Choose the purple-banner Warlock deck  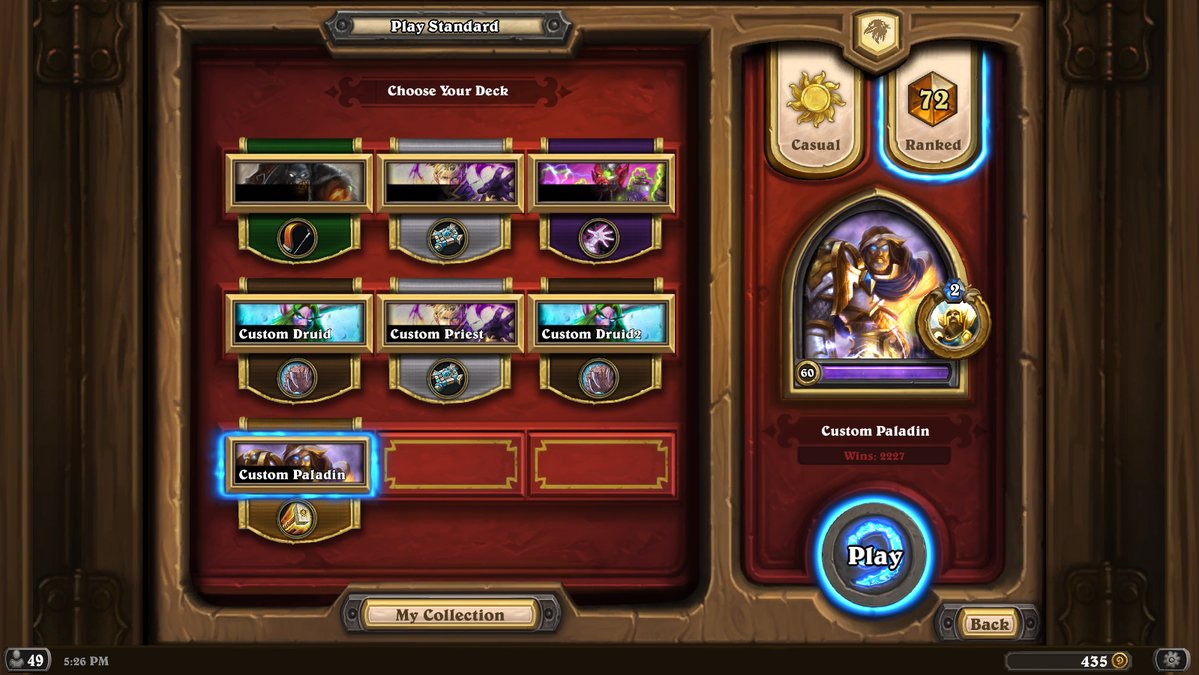click(602, 183)
